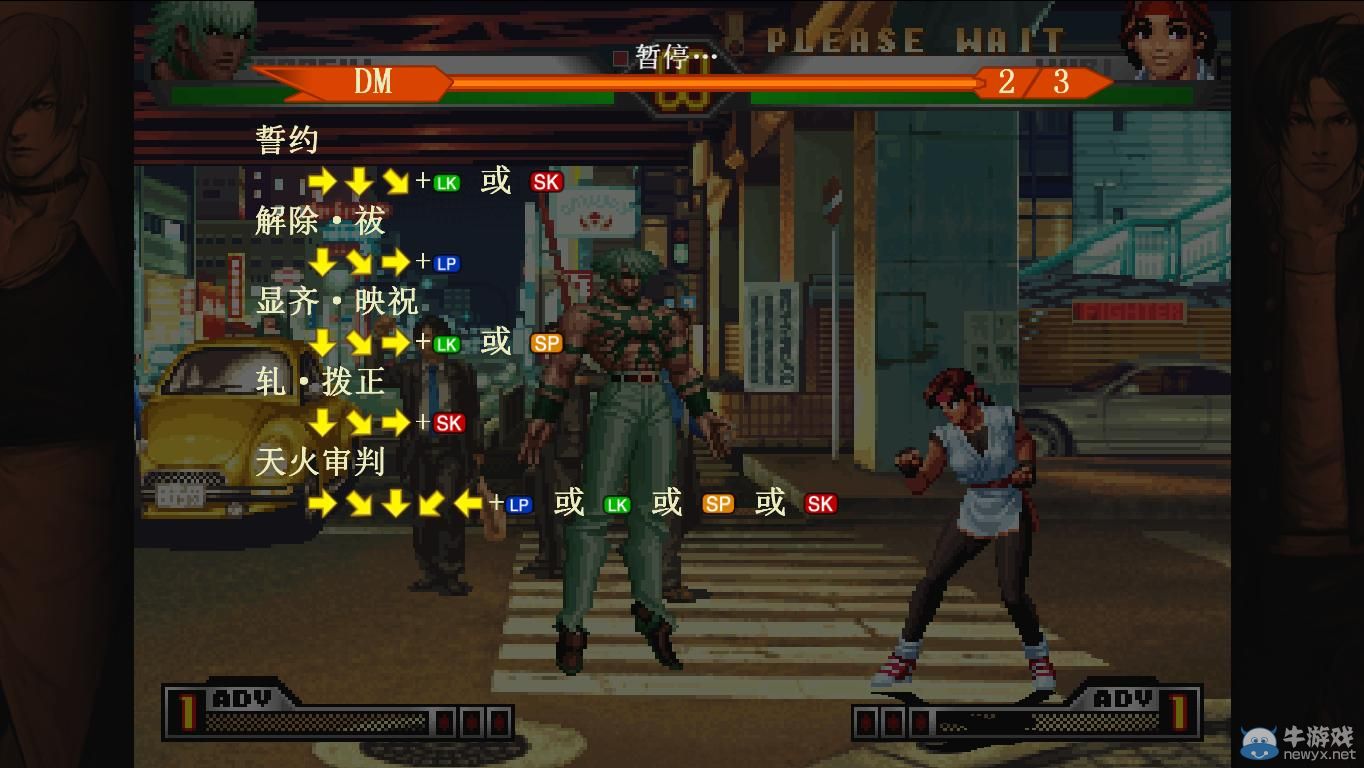The width and height of the screenshot is (1364, 768).
Task: Click the 2/3 page indicator
Action: click(x=1034, y=82)
